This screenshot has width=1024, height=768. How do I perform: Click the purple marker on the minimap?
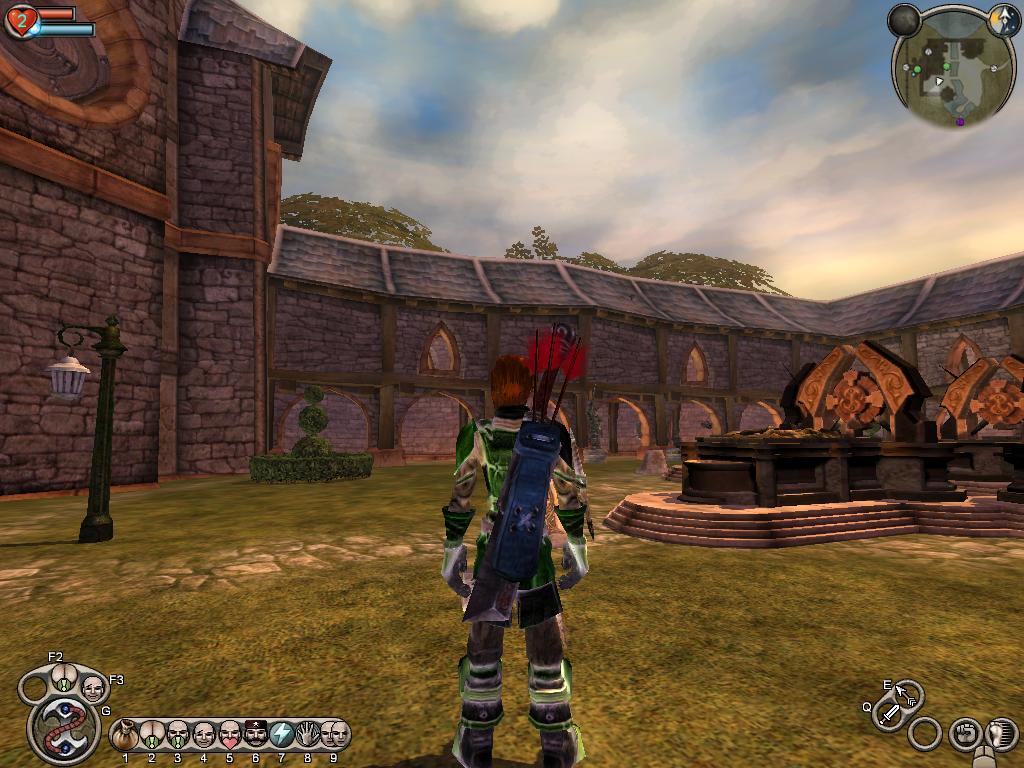pos(960,121)
